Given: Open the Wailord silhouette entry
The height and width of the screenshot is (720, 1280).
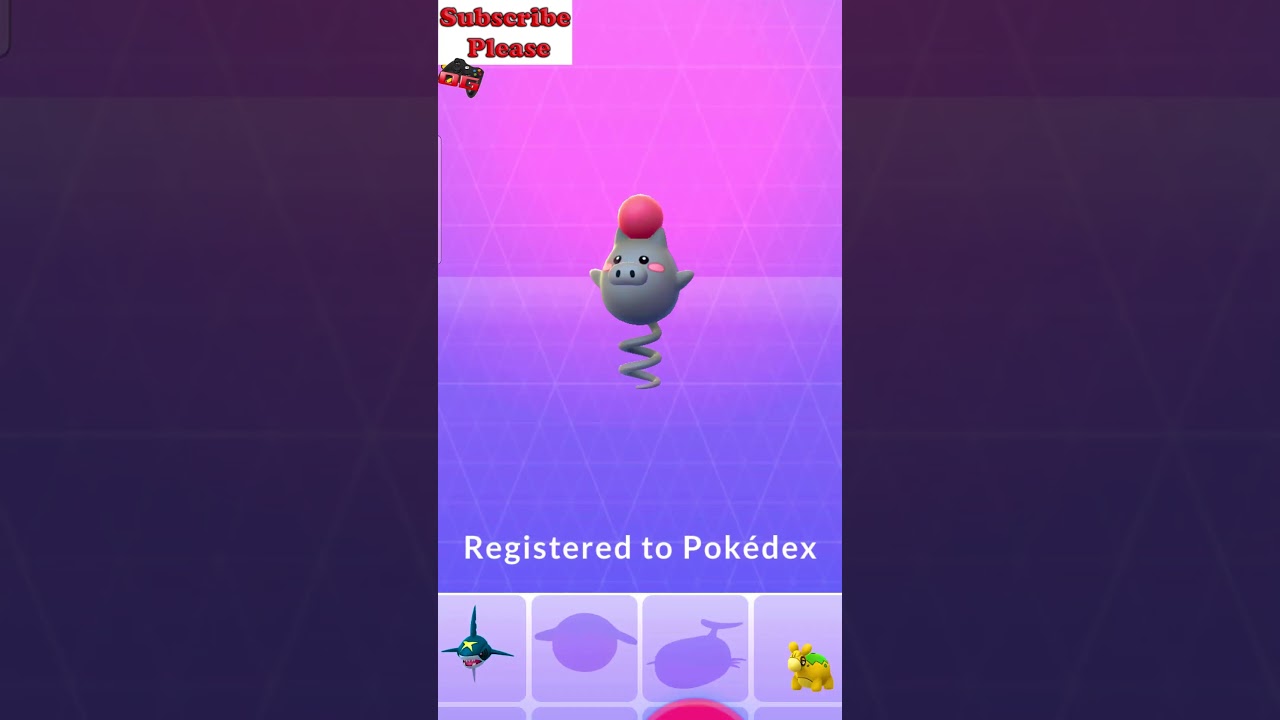Looking at the screenshot, I should (695, 649).
